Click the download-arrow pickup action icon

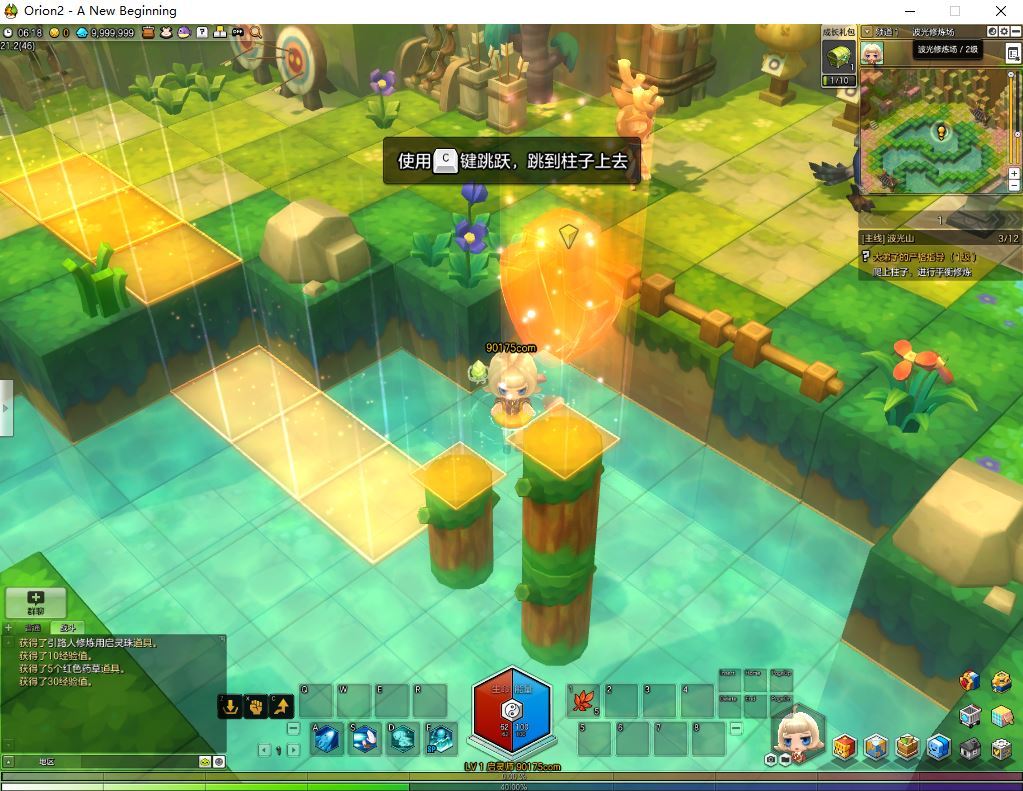click(x=231, y=706)
